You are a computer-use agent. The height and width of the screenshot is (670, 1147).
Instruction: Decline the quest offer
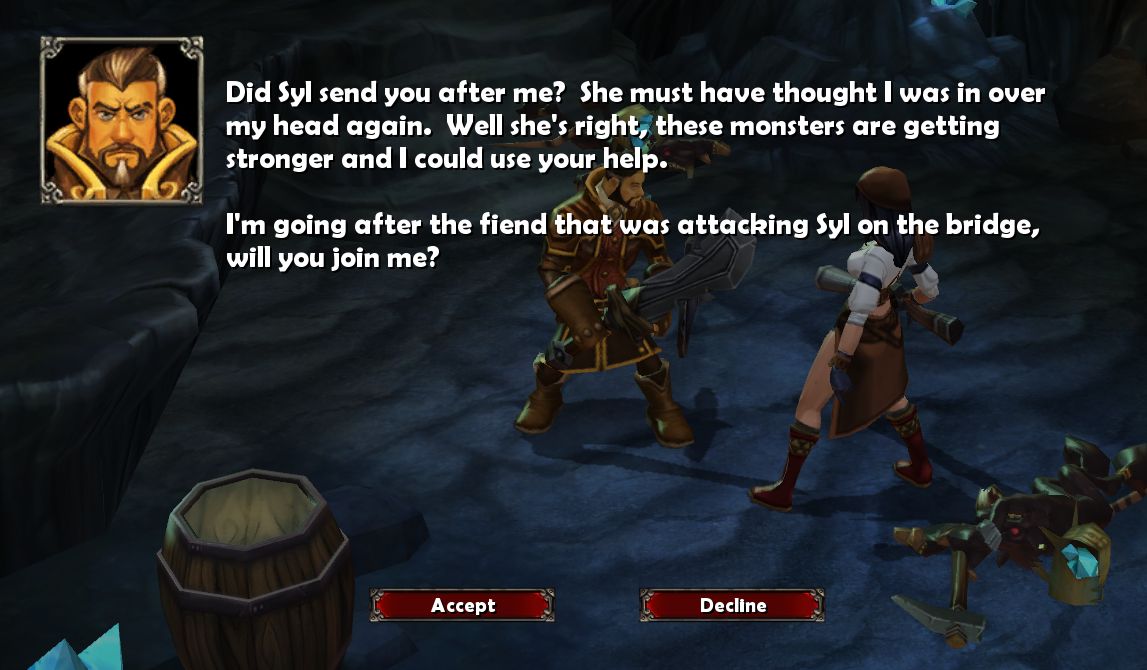click(x=732, y=605)
